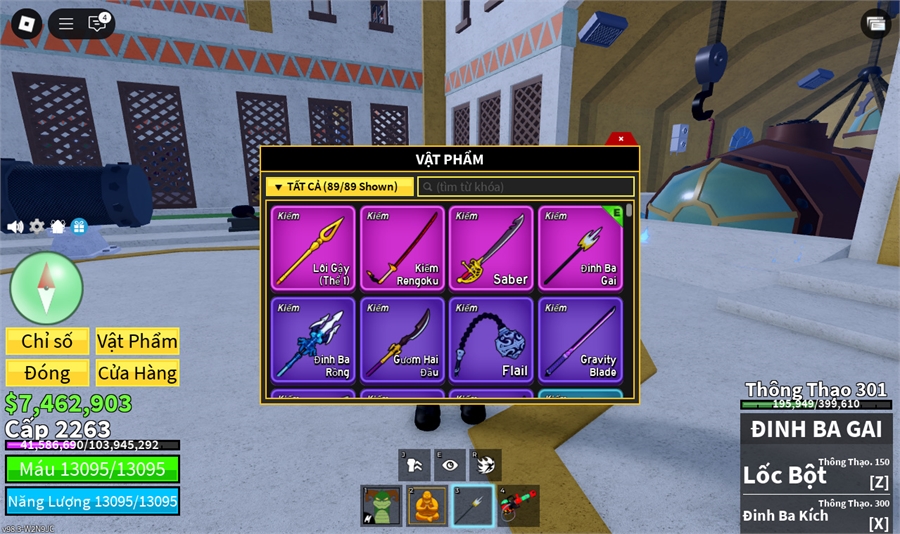Select the Gươm Hai Đầu slot
The width and height of the screenshot is (900, 534).
(403, 339)
